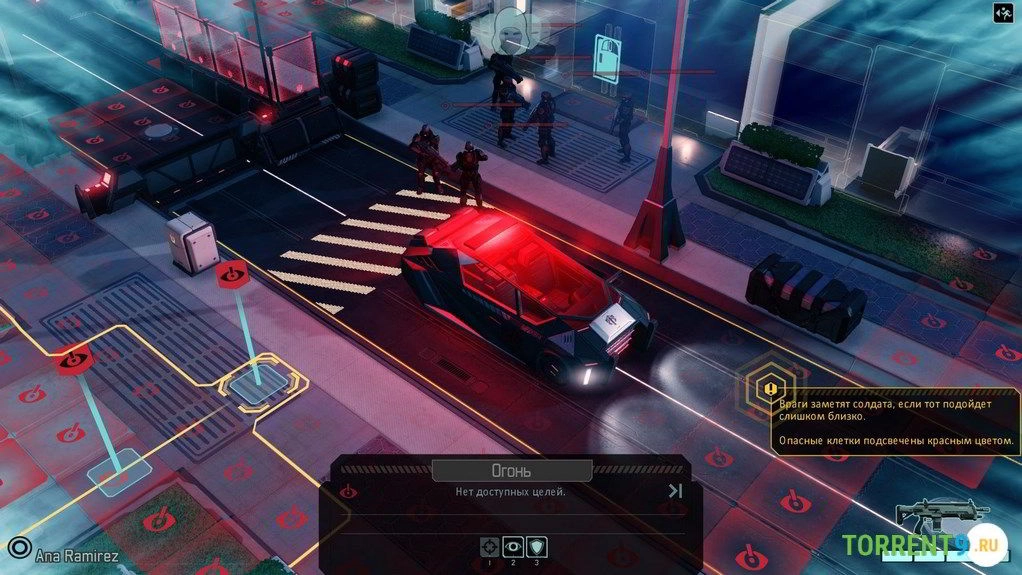The image size is (1022, 575).
Task: Click the running-man icon in the corner
Action: tap(1003, 13)
